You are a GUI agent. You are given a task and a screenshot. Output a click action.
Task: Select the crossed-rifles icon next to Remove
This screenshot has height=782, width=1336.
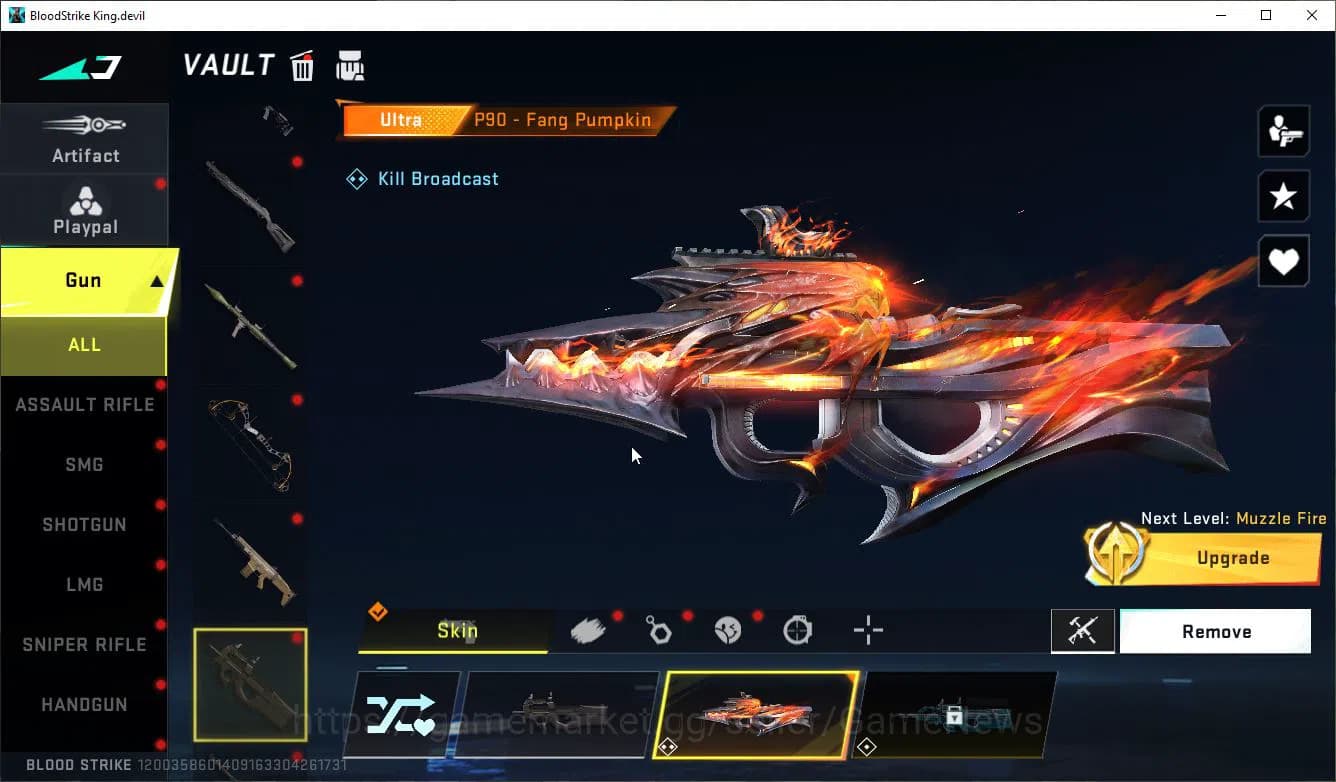1083,631
